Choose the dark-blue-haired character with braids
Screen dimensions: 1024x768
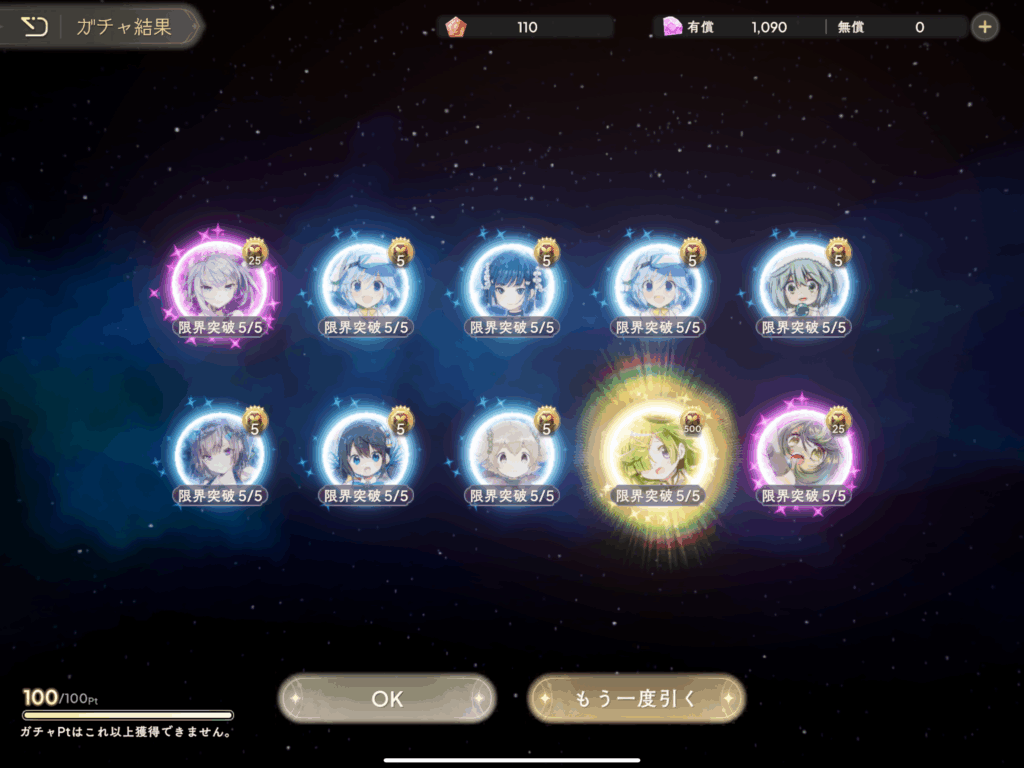(512, 286)
